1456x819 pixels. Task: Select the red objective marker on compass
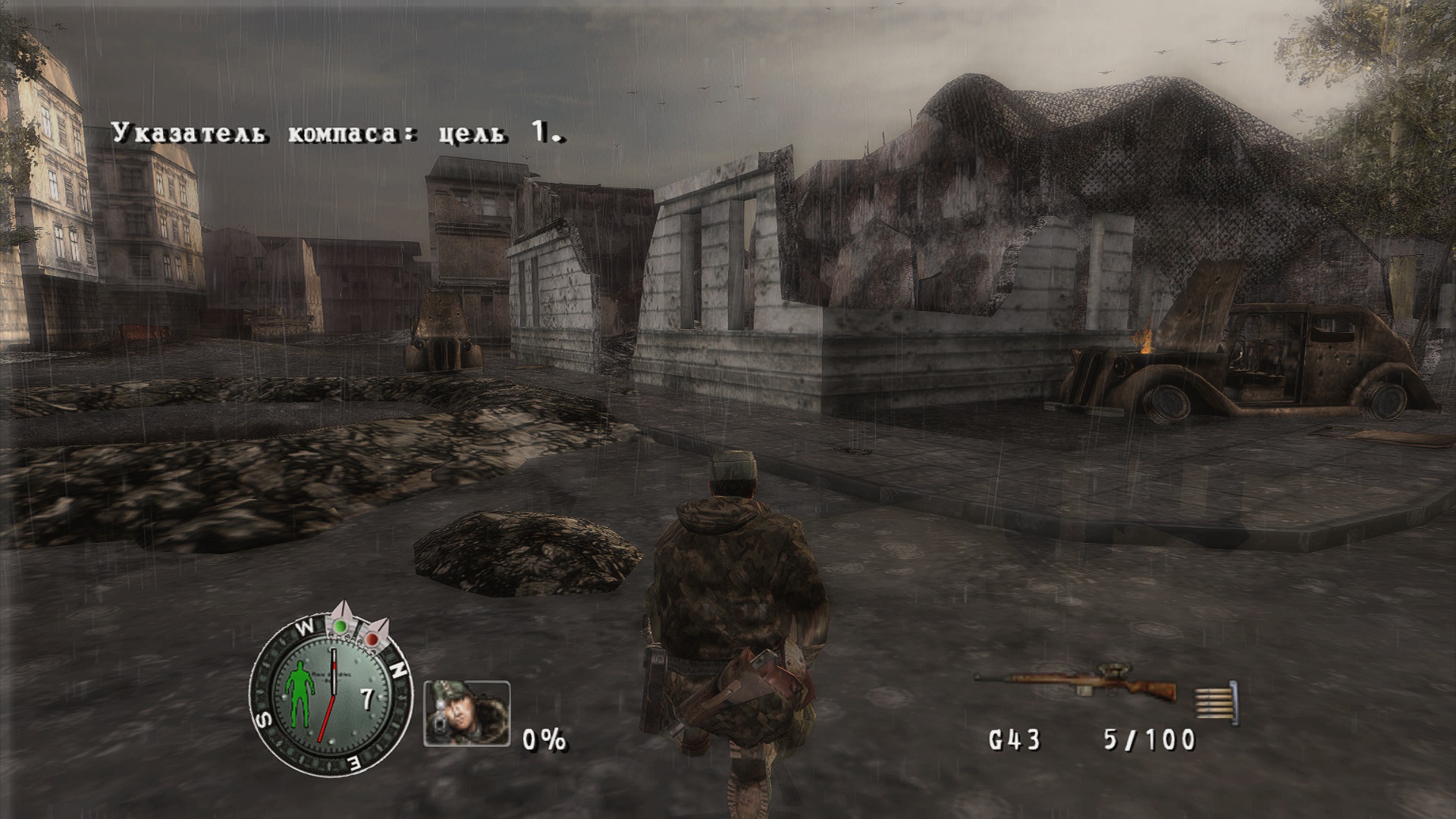(x=372, y=639)
